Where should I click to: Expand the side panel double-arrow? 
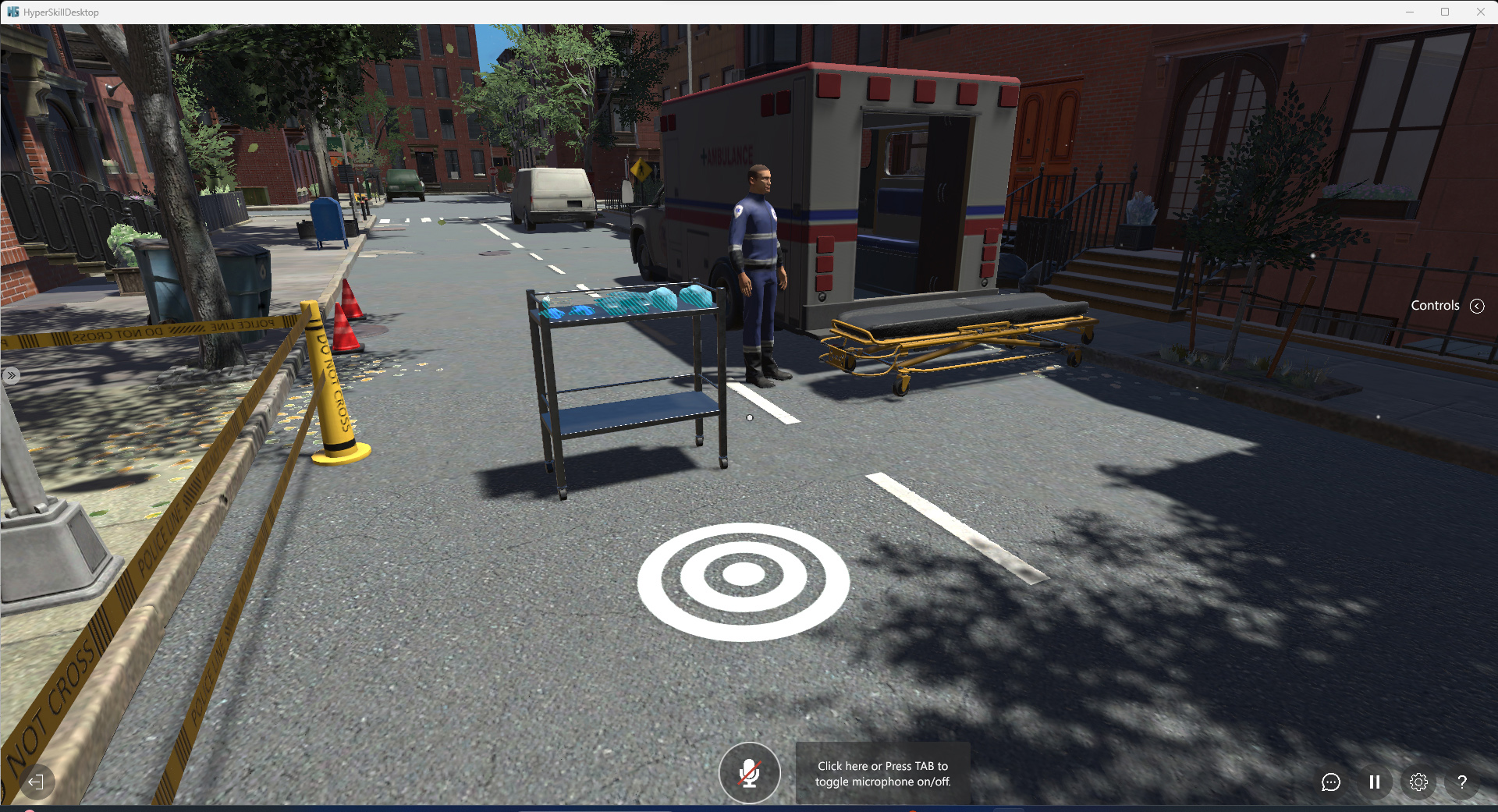[x=11, y=375]
